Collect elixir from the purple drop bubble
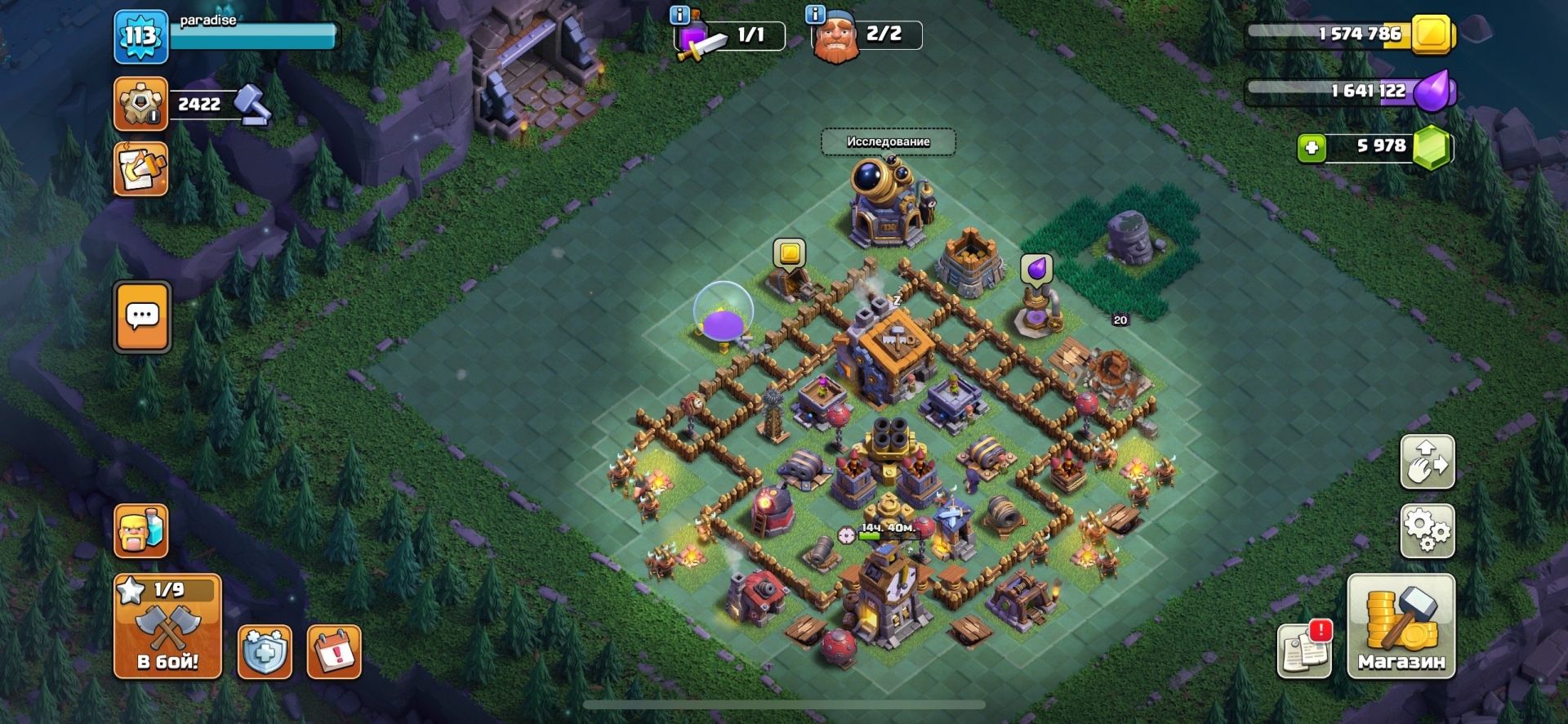The height and width of the screenshot is (724, 1568). [x=1036, y=268]
